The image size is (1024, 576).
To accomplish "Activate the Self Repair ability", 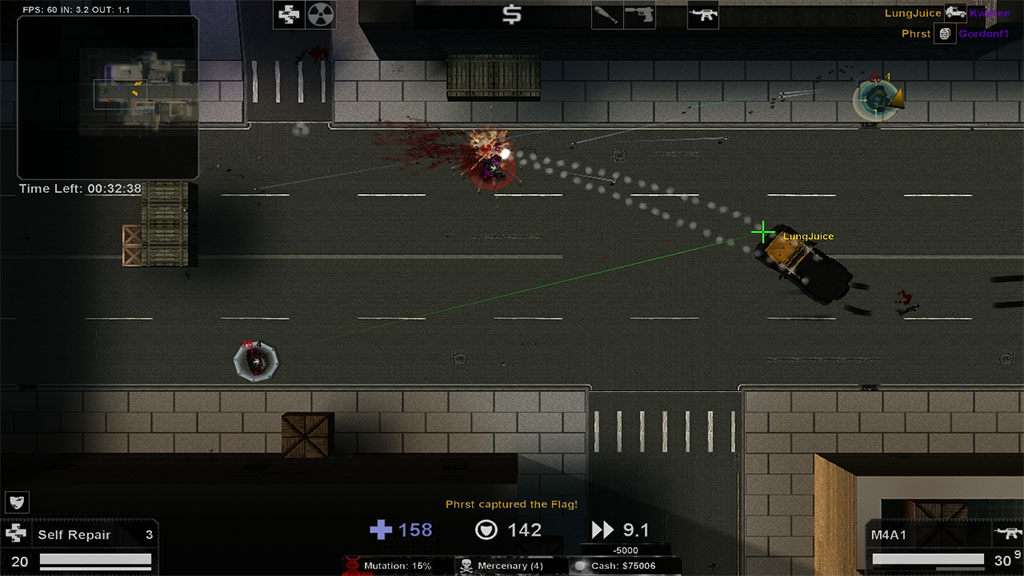I will tap(80, 535).
